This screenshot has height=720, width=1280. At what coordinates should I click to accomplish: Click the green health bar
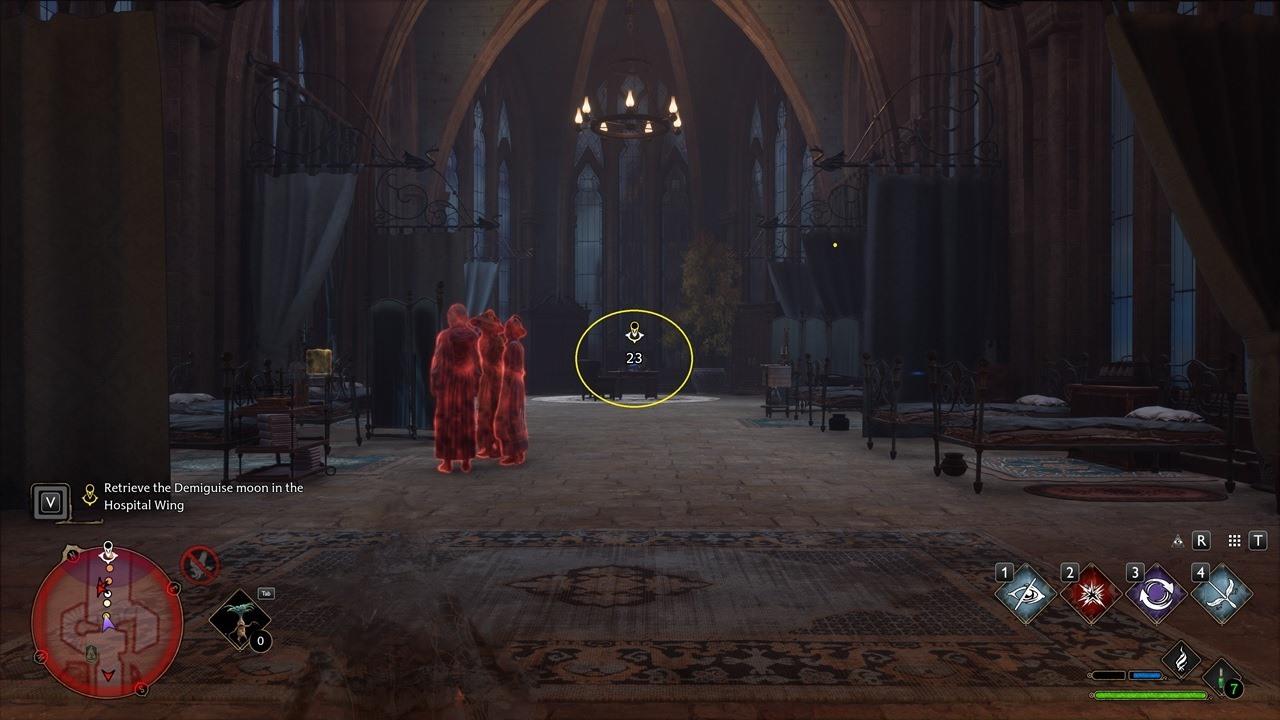coord(1151,694)
